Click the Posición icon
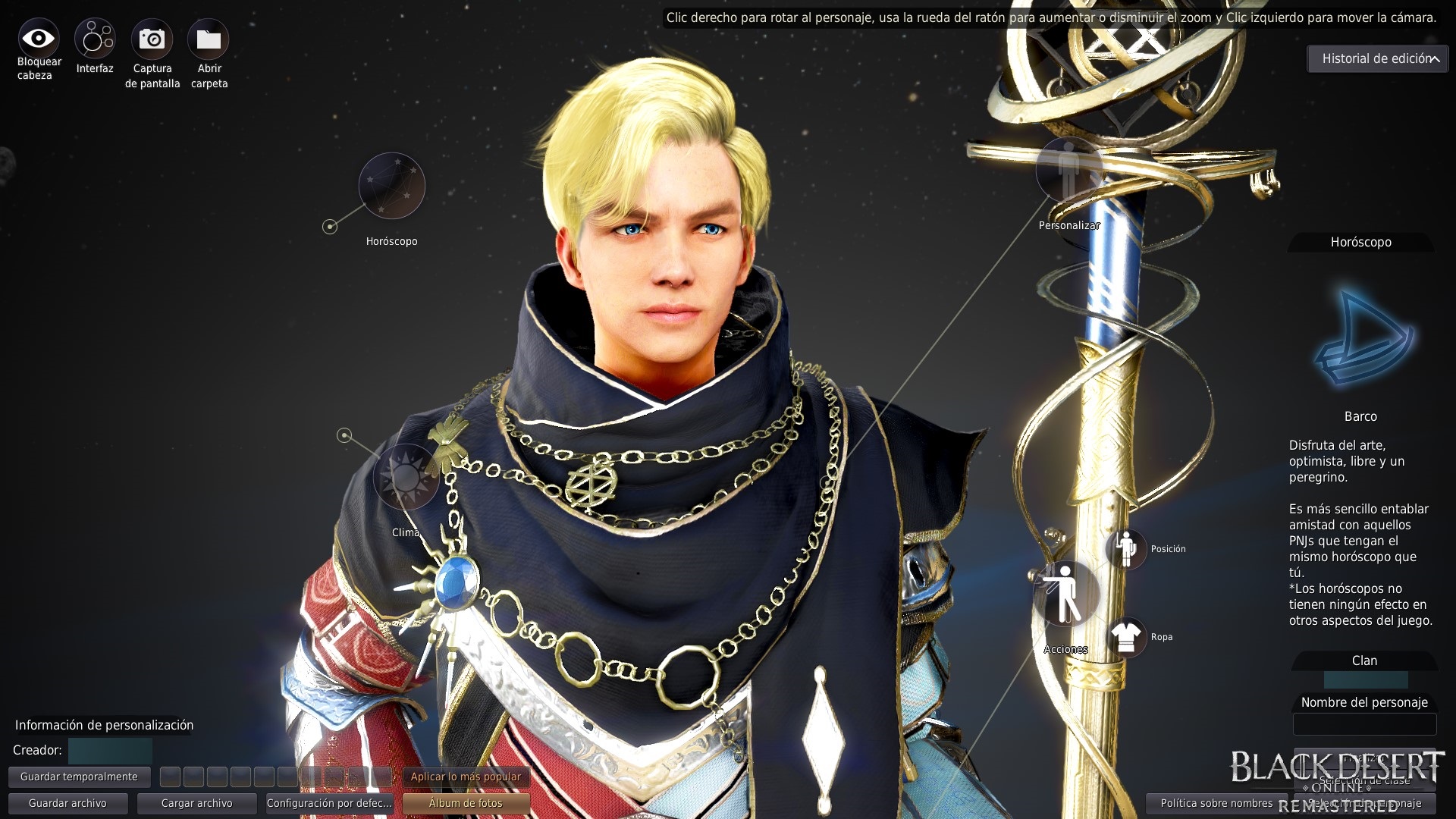Viewport: 1456px width, 819px height. [1128, 548]
